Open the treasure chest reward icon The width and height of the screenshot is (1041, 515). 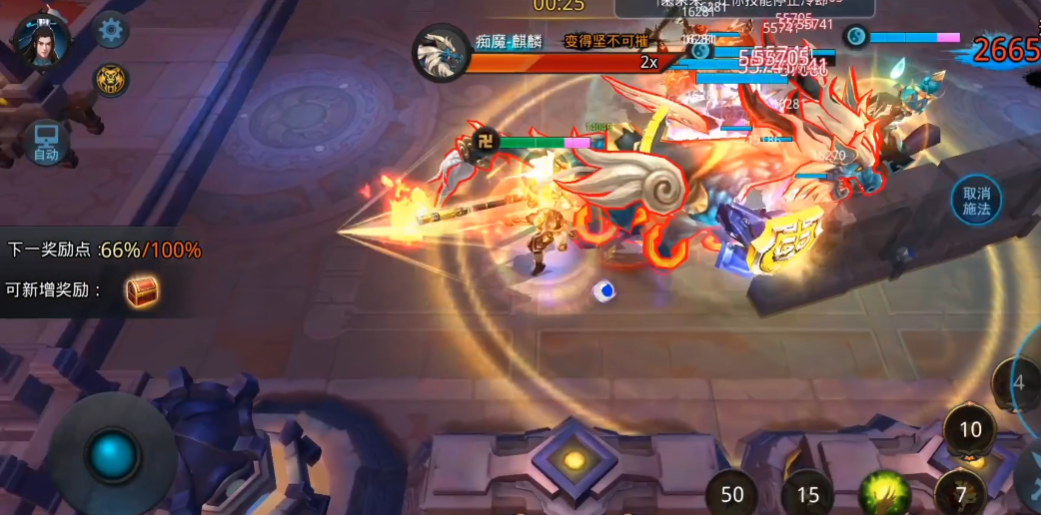[141, 291]
